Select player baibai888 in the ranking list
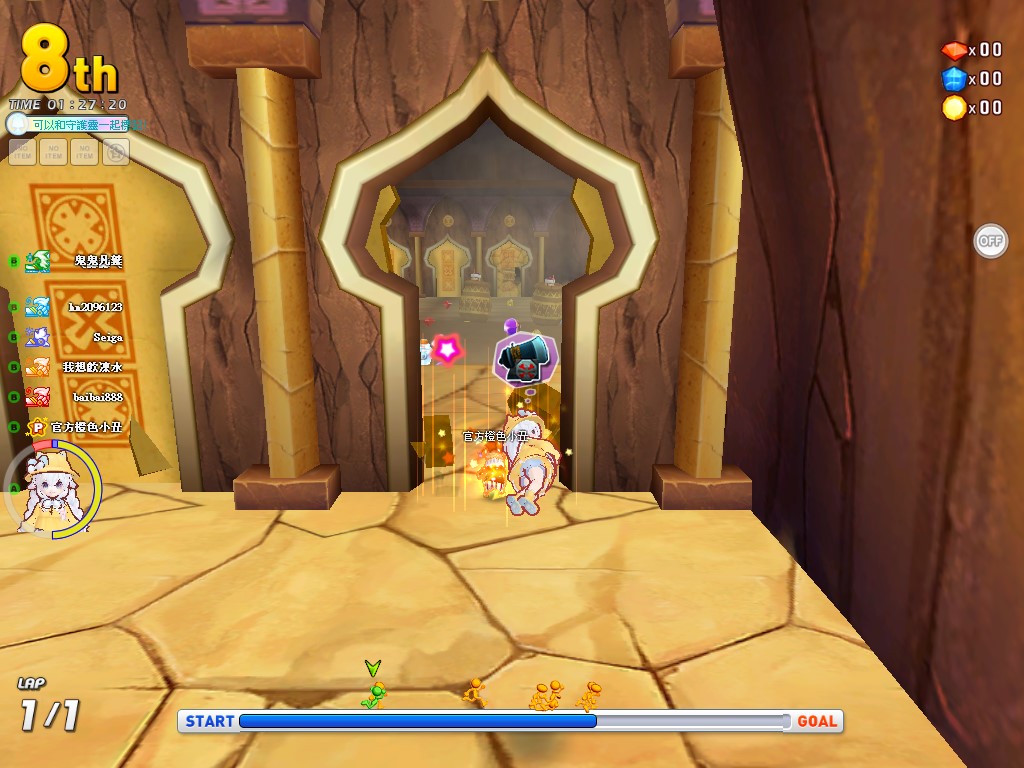The height and width of the screenshot is (768, 1024). (97, 397)
